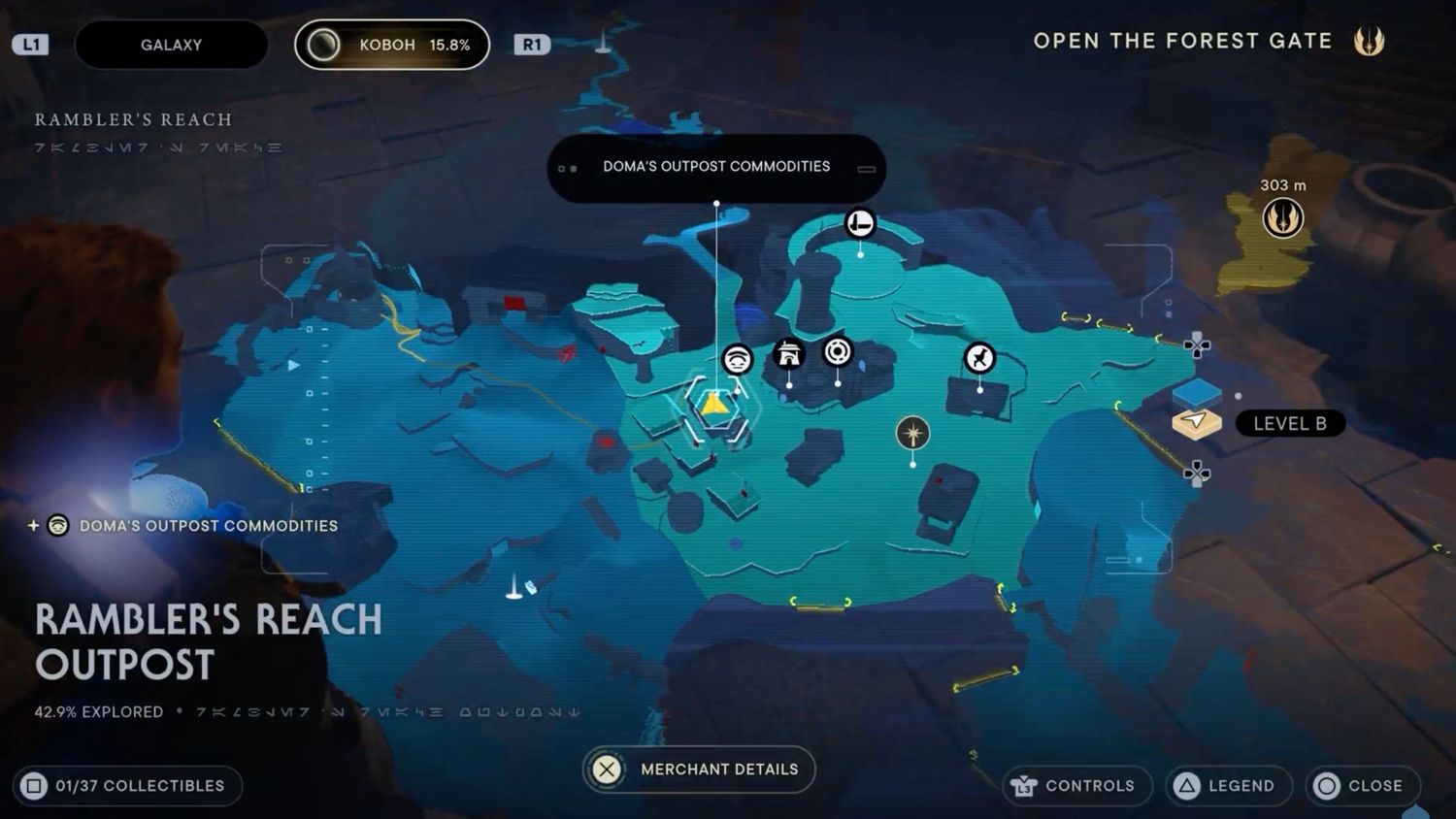Select the Jedi objective marker at 303 m
The height and width of the screenshot is (819, 1456).
(x=1282, y=217)
